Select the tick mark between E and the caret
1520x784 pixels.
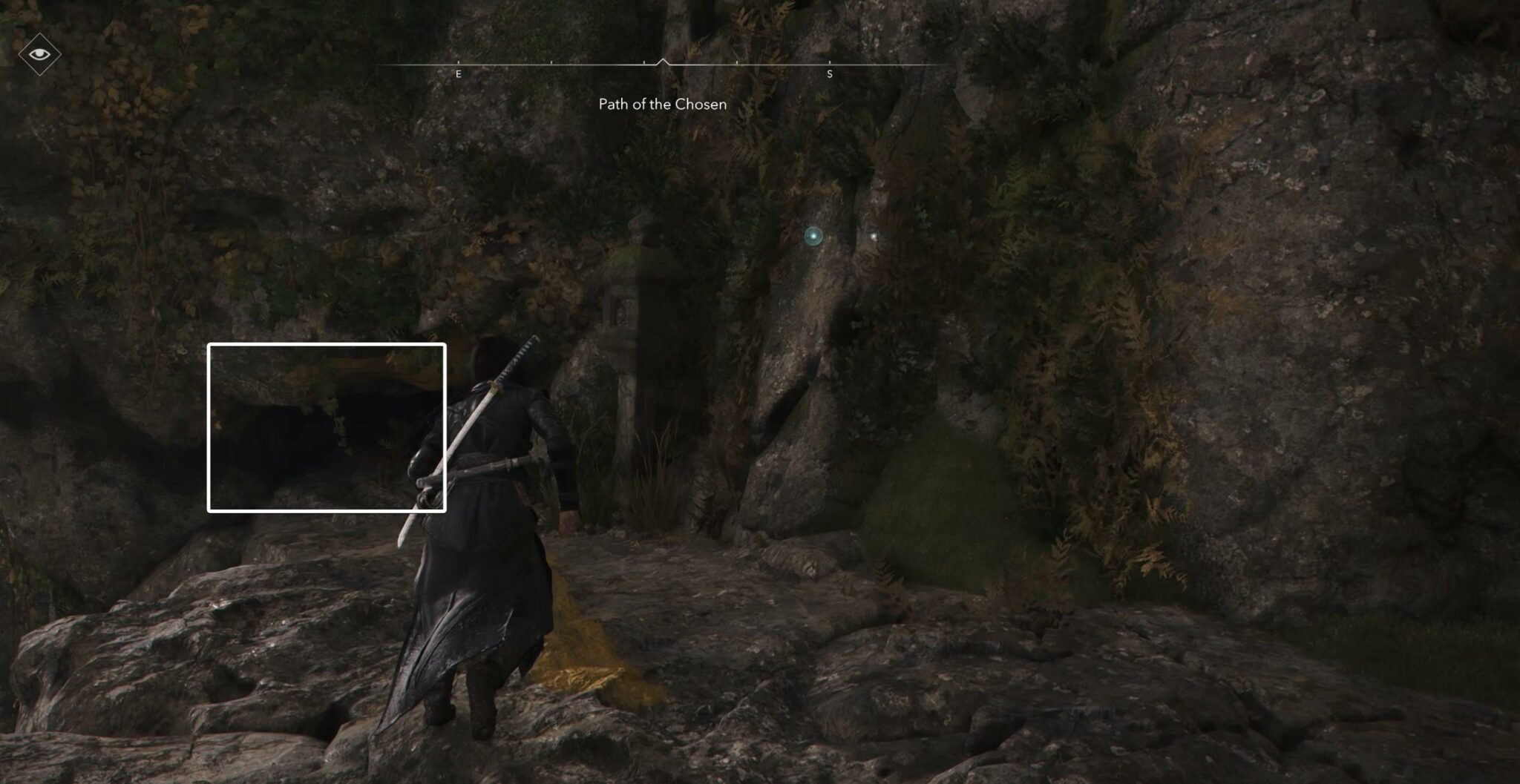(x=552, y=63)
